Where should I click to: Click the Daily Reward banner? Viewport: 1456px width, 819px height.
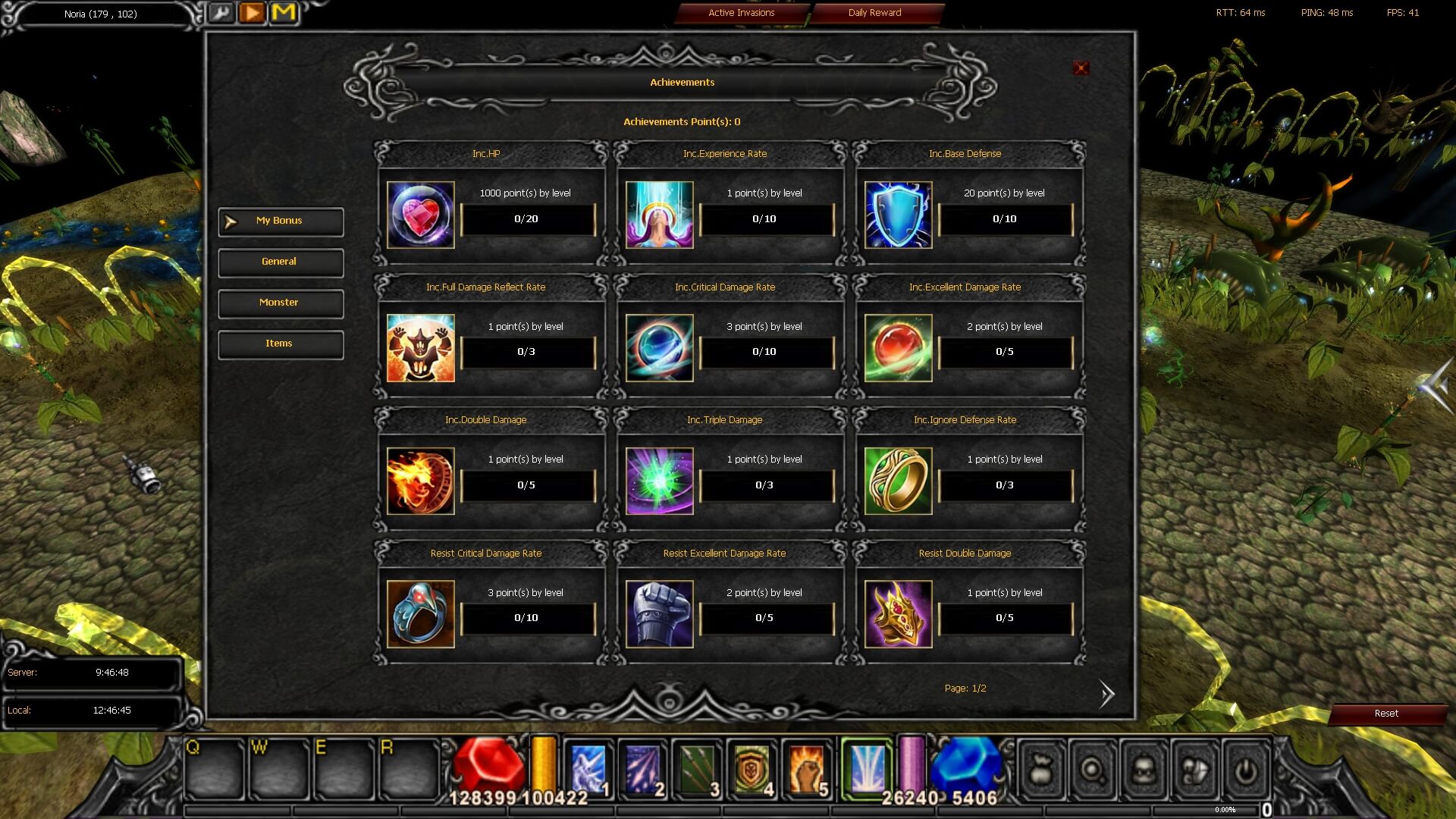pos(877,12)
